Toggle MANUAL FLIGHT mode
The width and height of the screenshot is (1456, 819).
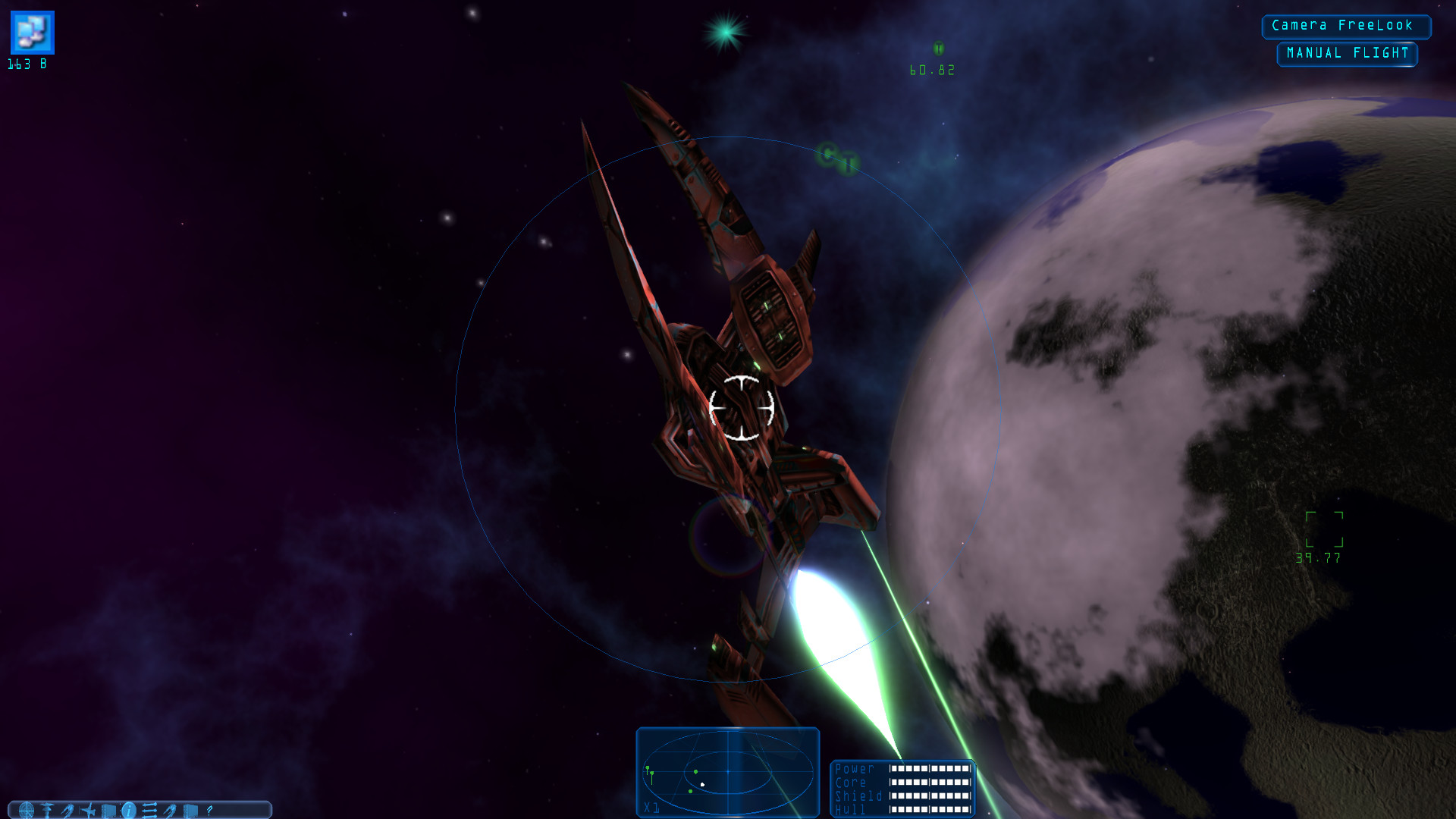(1347, 53)
